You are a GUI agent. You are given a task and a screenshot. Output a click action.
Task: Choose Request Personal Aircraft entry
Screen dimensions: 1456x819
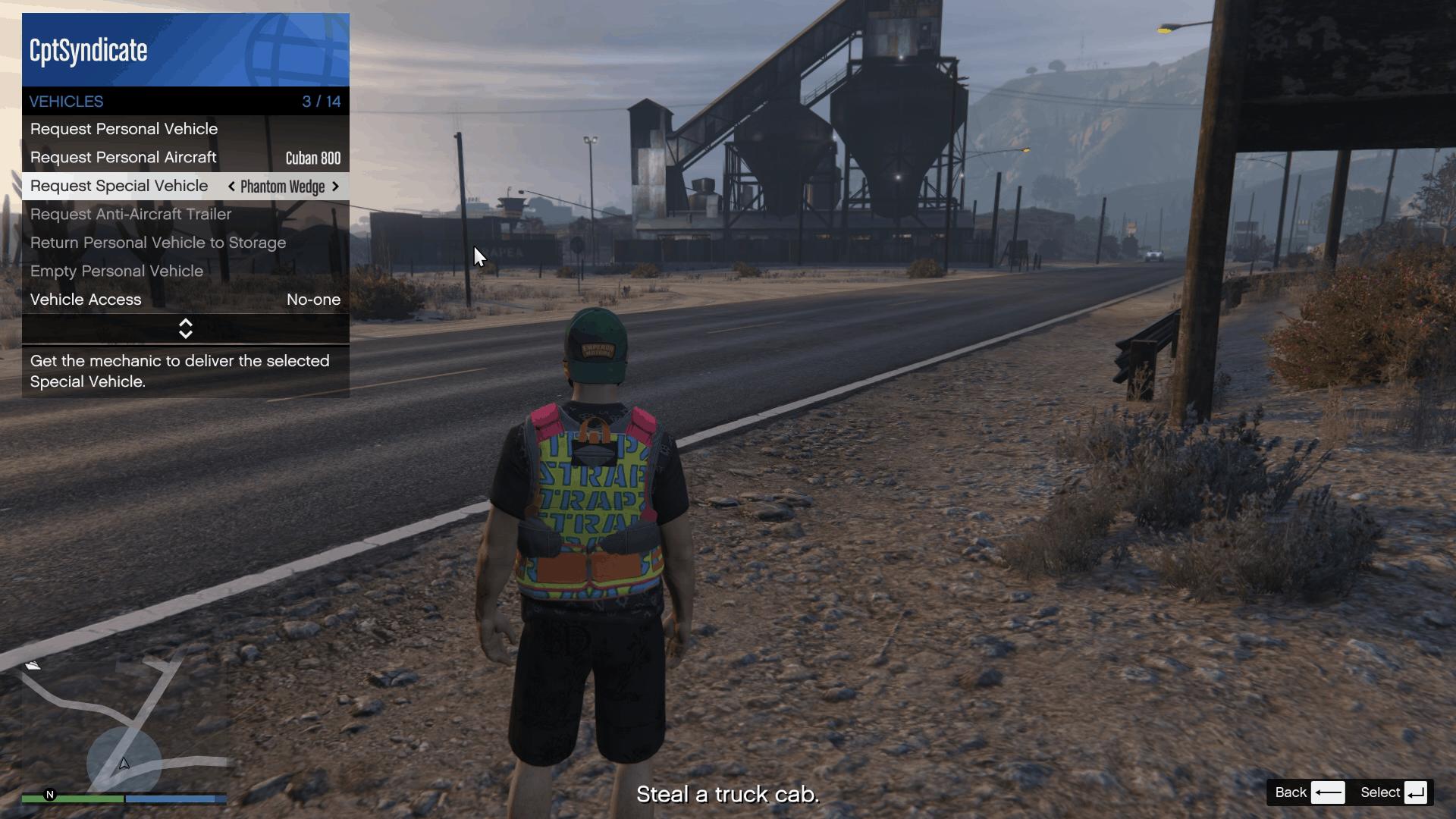pyautogui.click(x=124, y=158)
